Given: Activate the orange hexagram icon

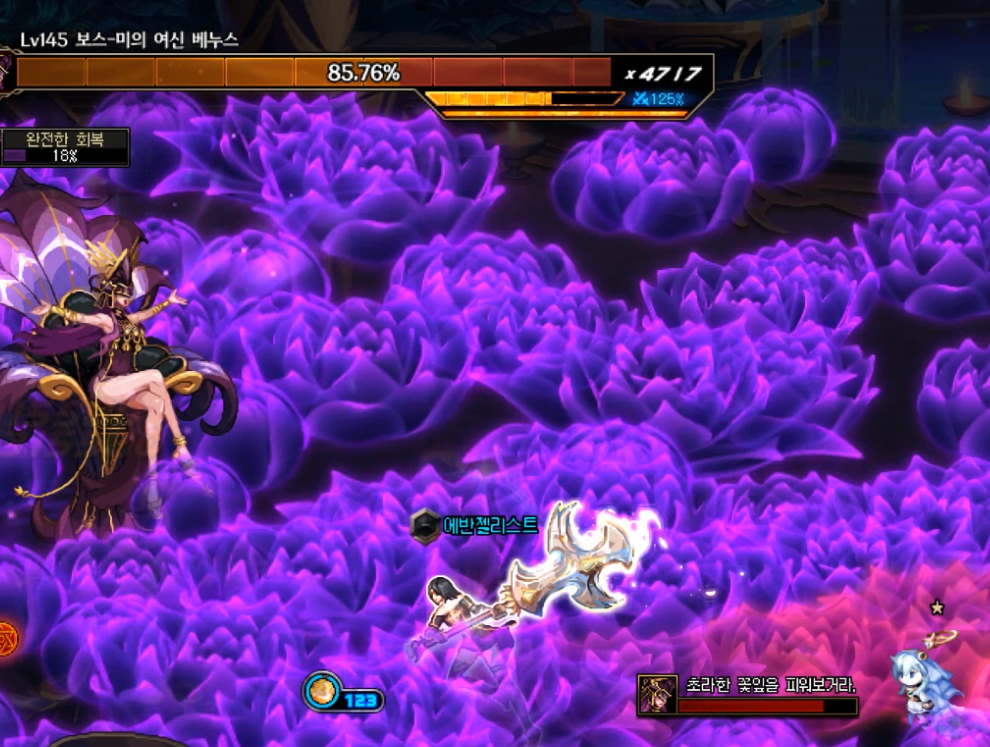Looking at the screenshot, I should click(5, 634).
